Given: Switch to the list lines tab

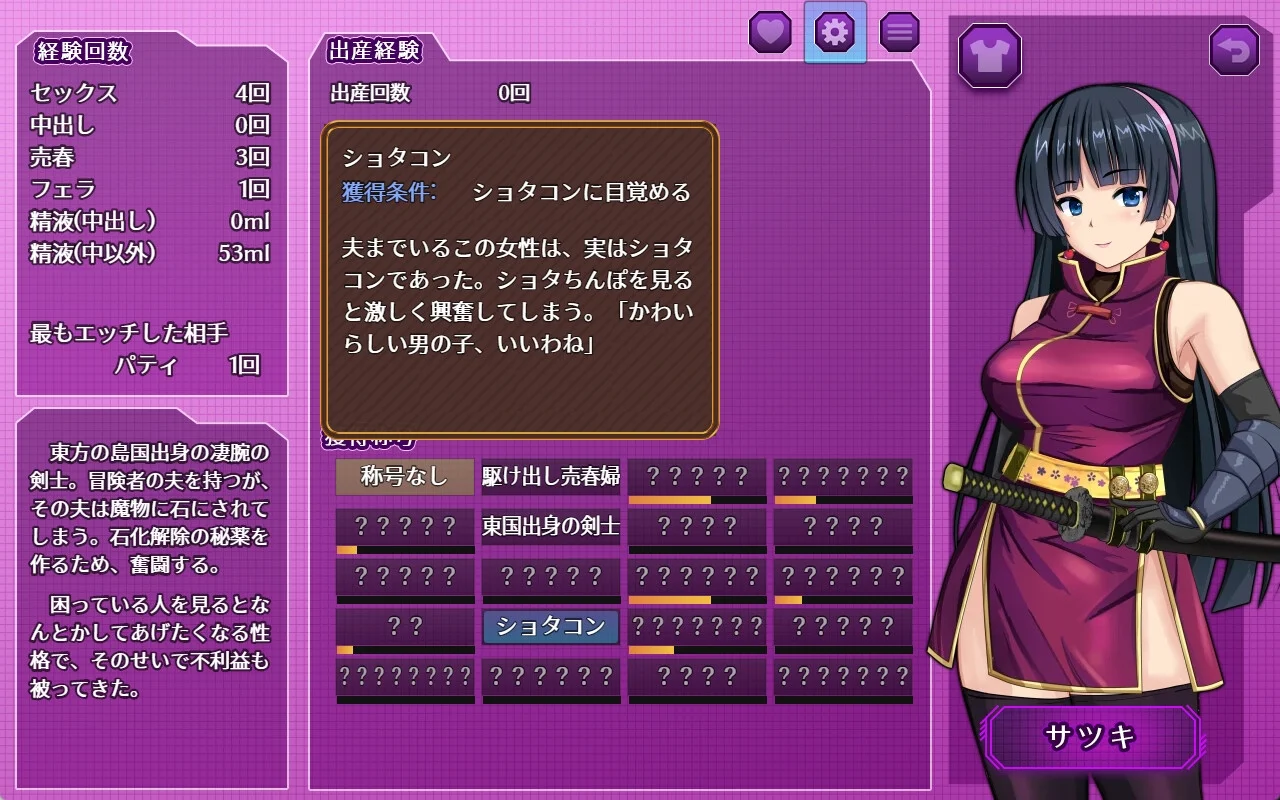Looking at the screenshot, I should tap(899, 32).
